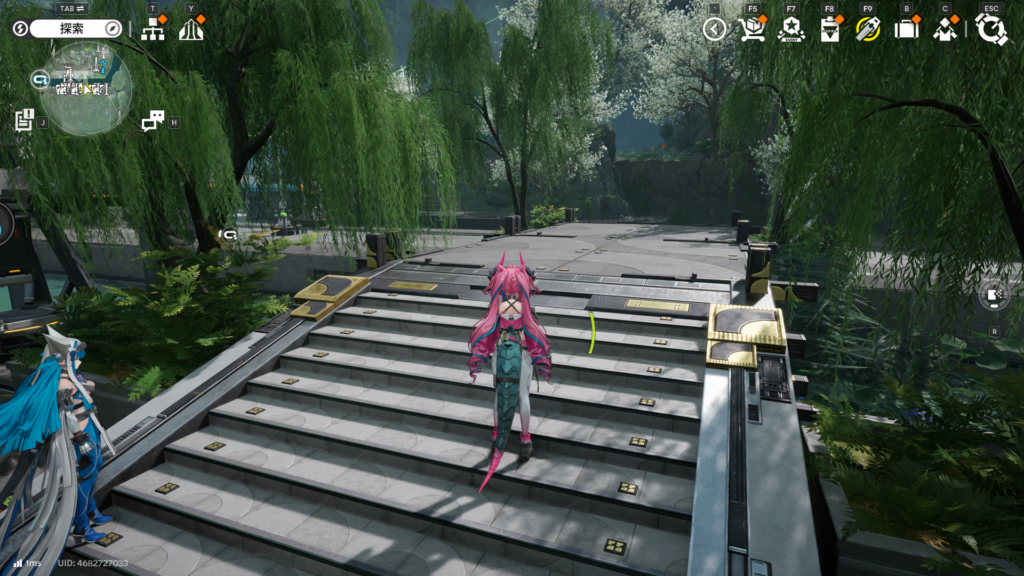Open the chat speech bubbles icon
This screenshot has height=576, width=1024.
tap(152, 121)
